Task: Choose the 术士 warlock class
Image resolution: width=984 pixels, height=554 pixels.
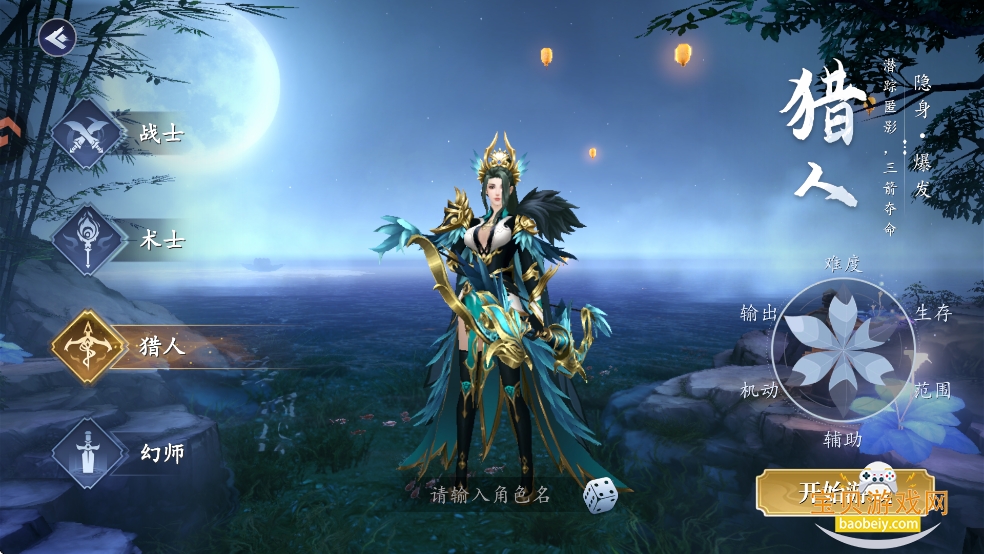Action: 90,240
